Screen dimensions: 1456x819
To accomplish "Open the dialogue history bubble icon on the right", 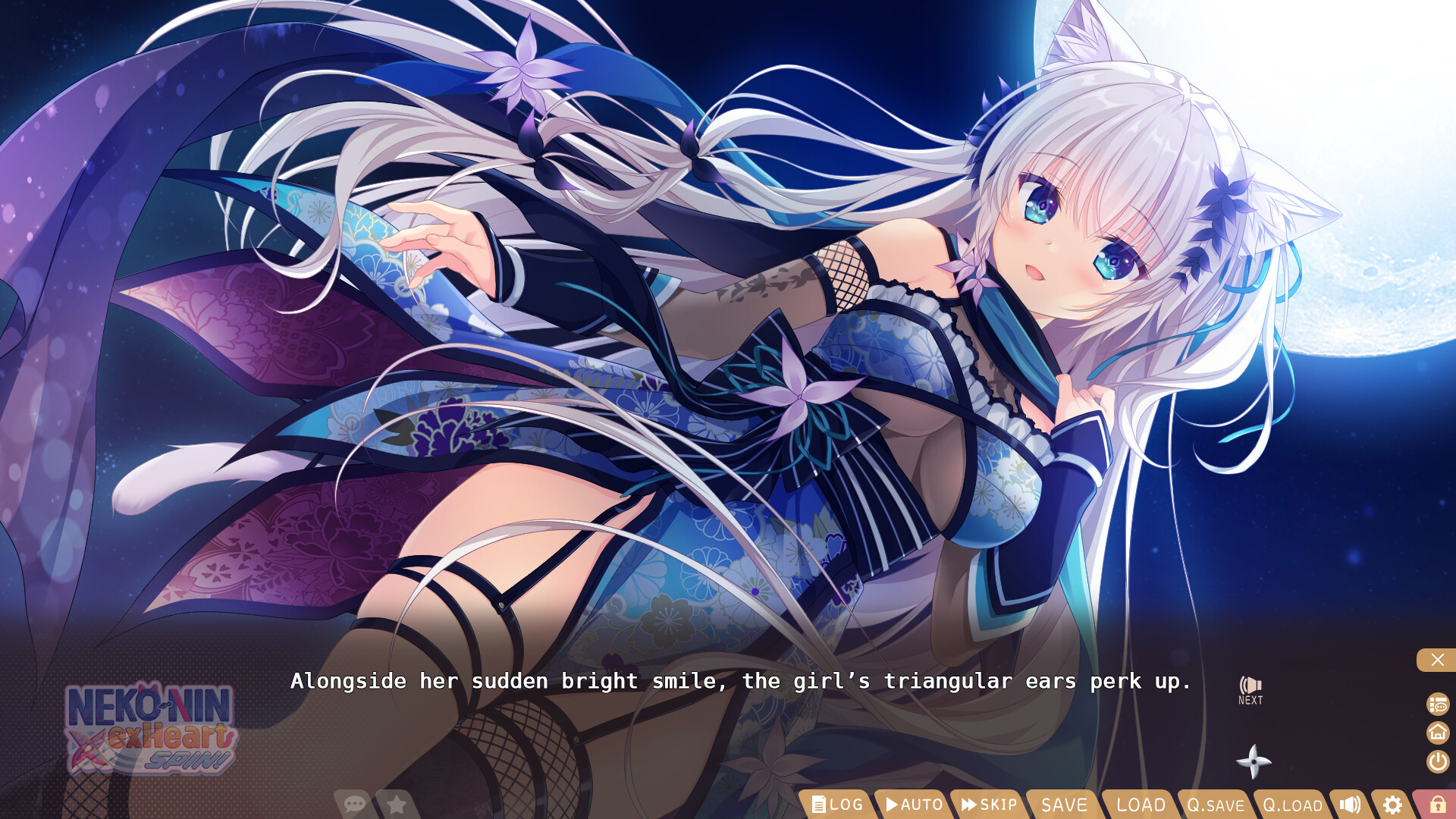I will coord(1436,705).
